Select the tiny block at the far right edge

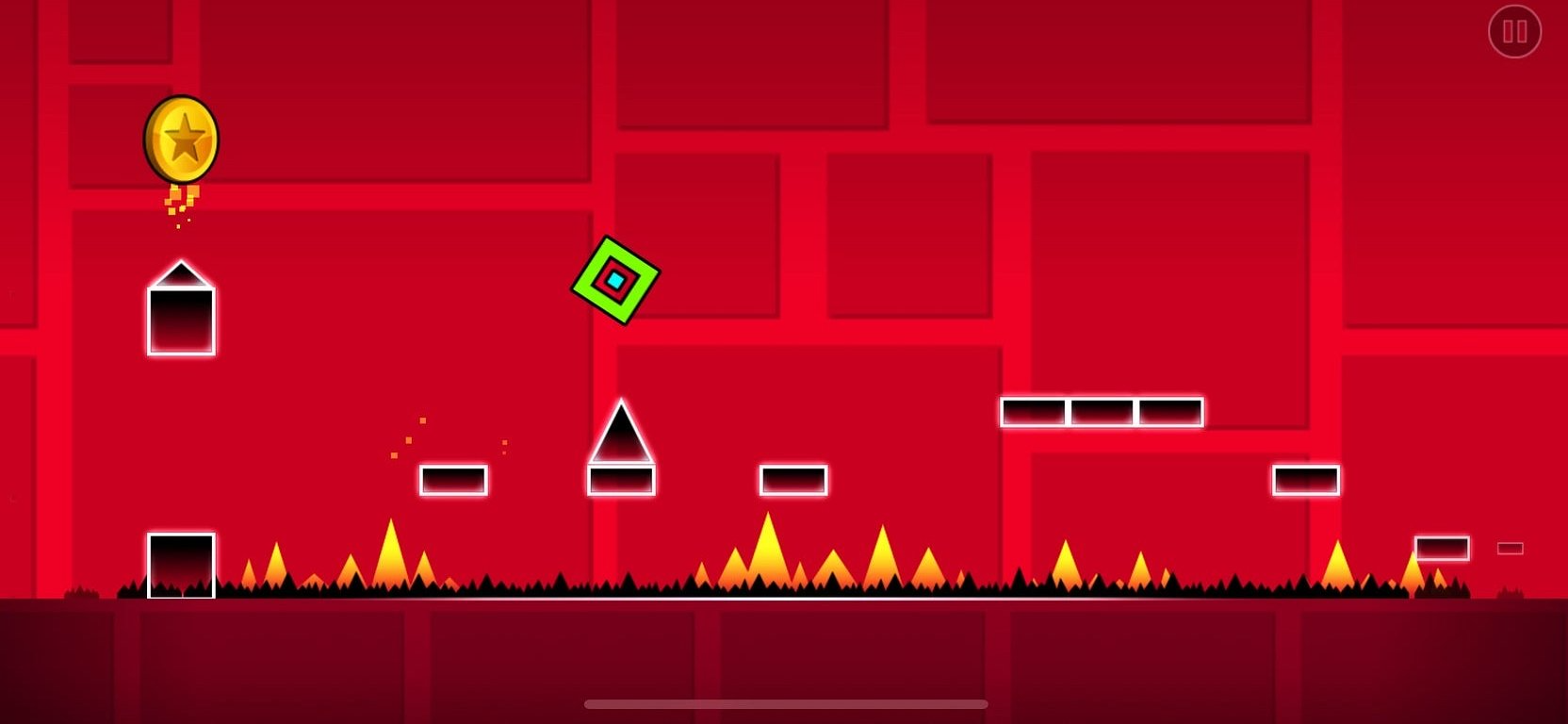1510,549
